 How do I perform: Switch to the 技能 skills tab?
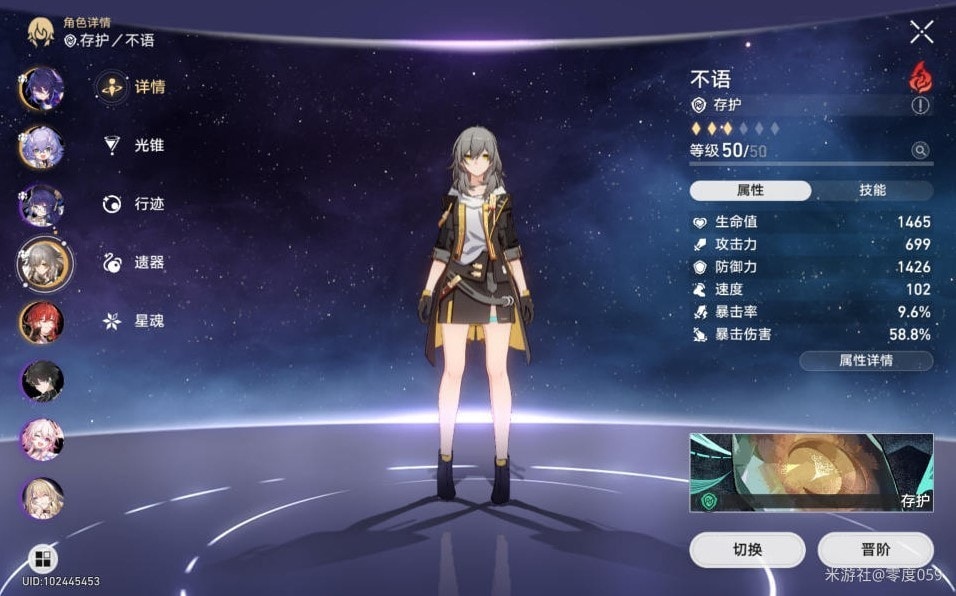(872, 190)
